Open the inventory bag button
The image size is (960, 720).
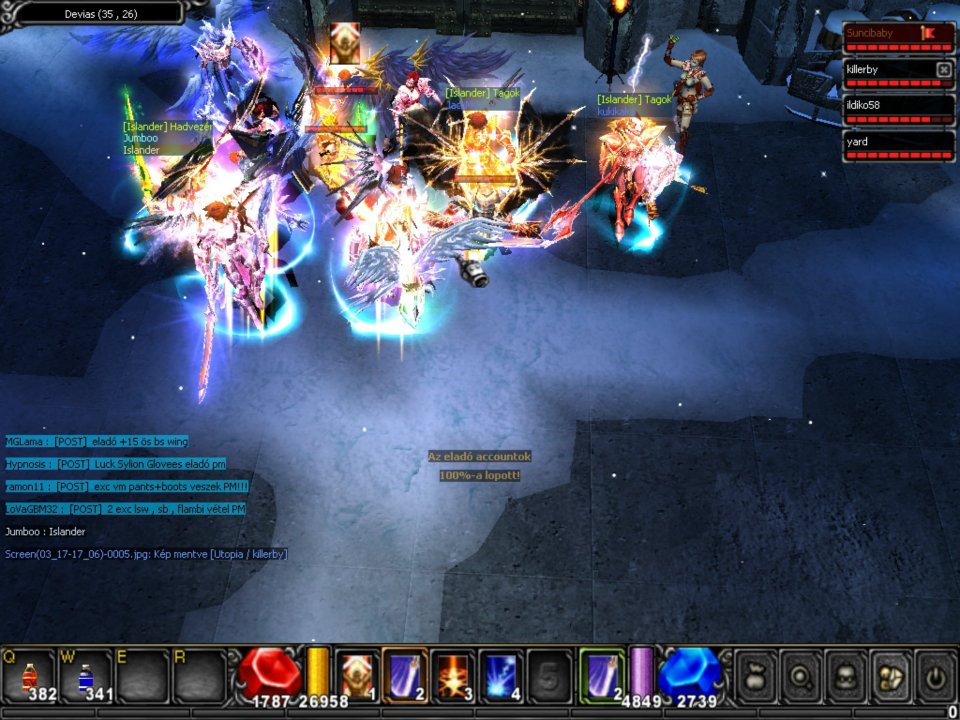click(756, 675)
